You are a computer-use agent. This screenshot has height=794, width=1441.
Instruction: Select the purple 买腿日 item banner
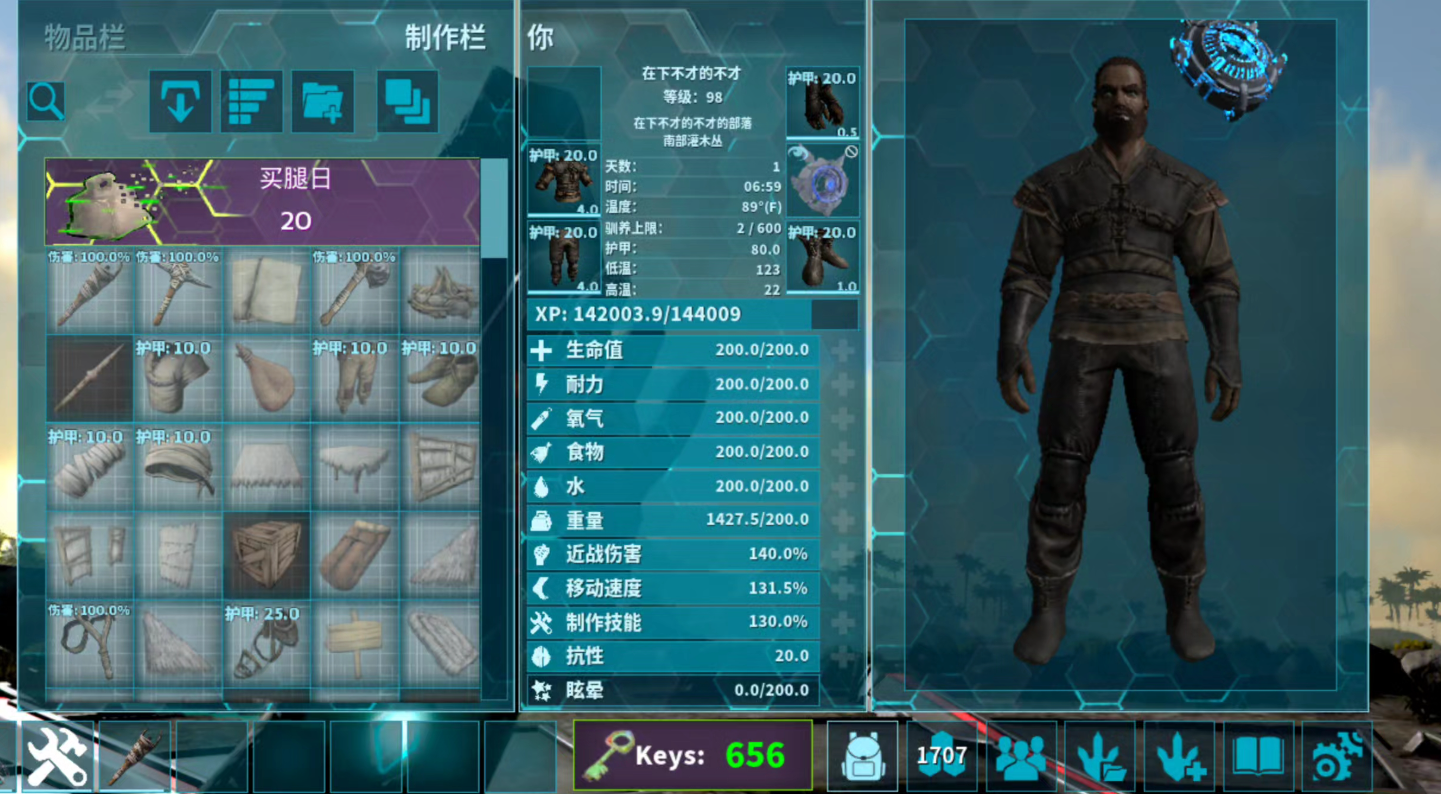tap(262, 202)
